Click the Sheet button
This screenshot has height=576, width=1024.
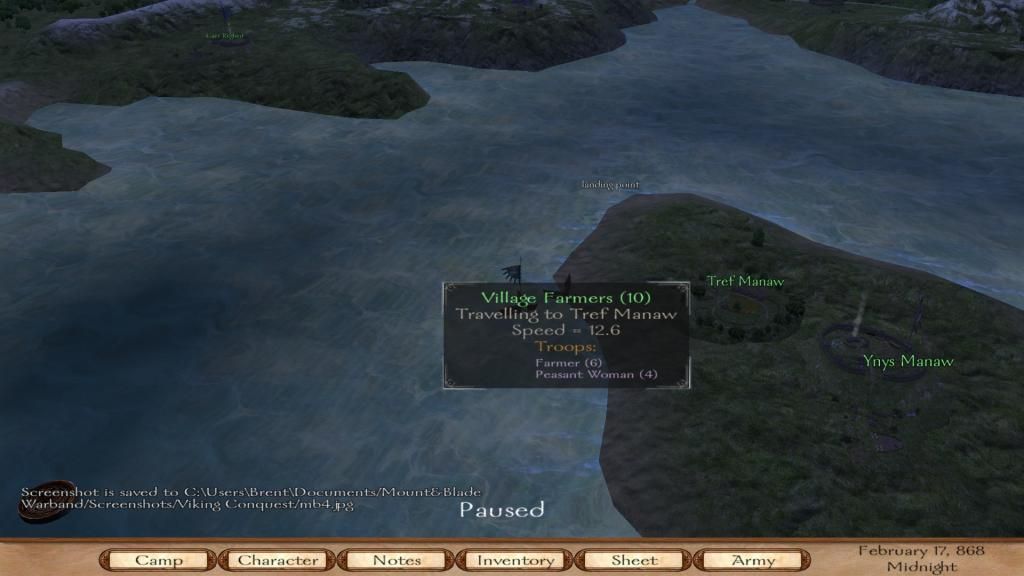click(x=634, y=560)
